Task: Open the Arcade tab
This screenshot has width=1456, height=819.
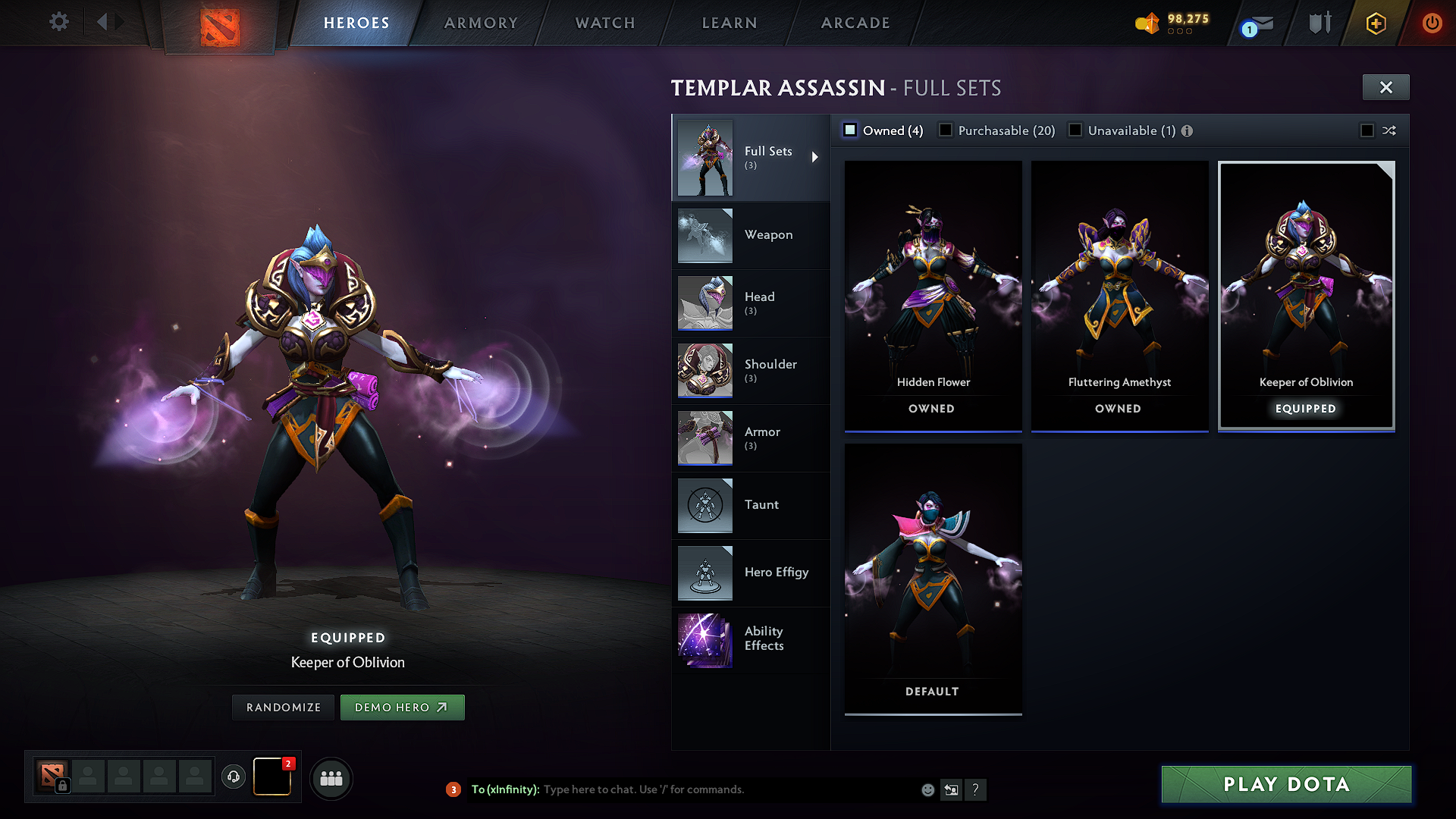Action: point(855,23)
